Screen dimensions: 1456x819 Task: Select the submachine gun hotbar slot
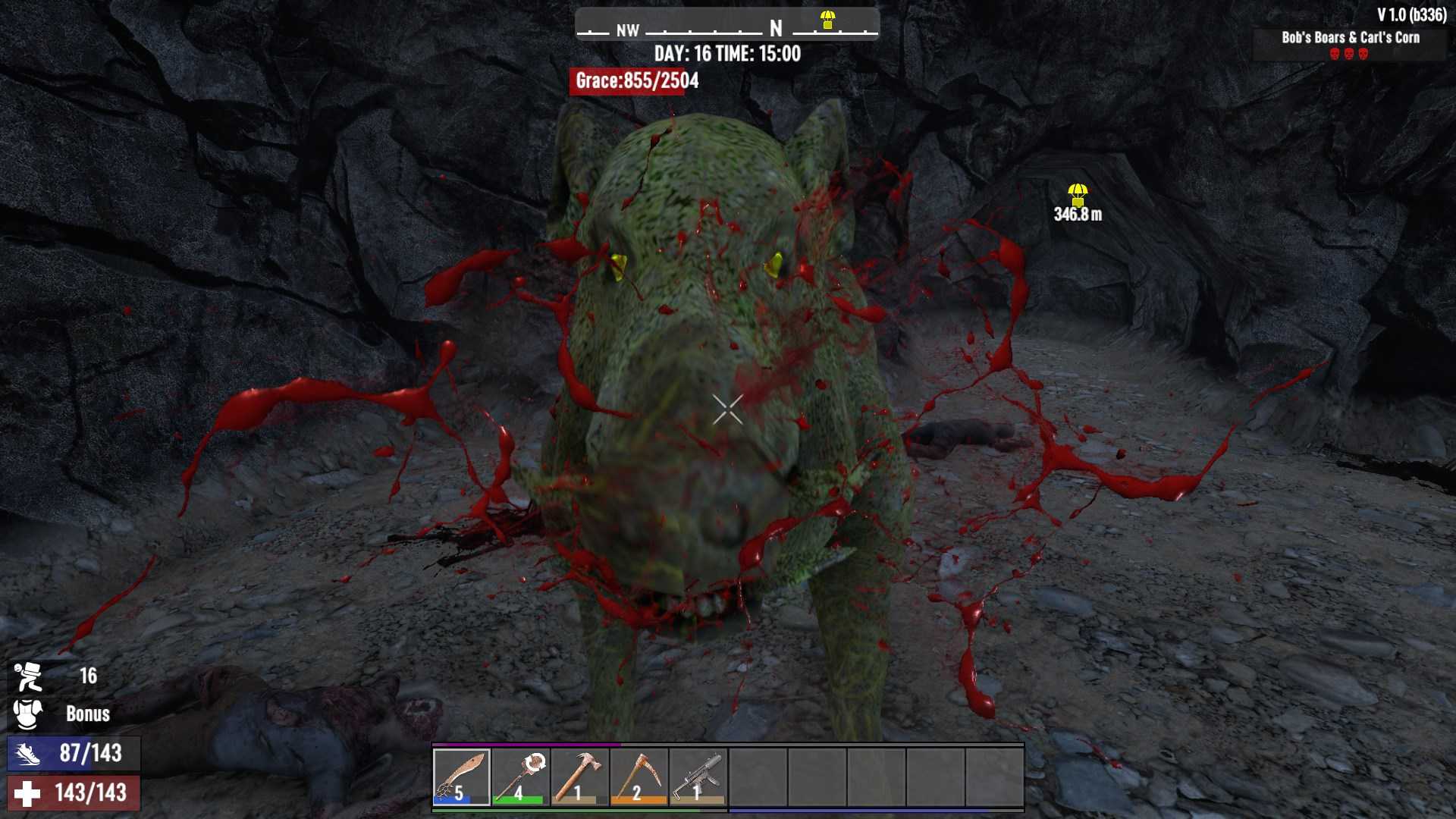click(698, 777)
